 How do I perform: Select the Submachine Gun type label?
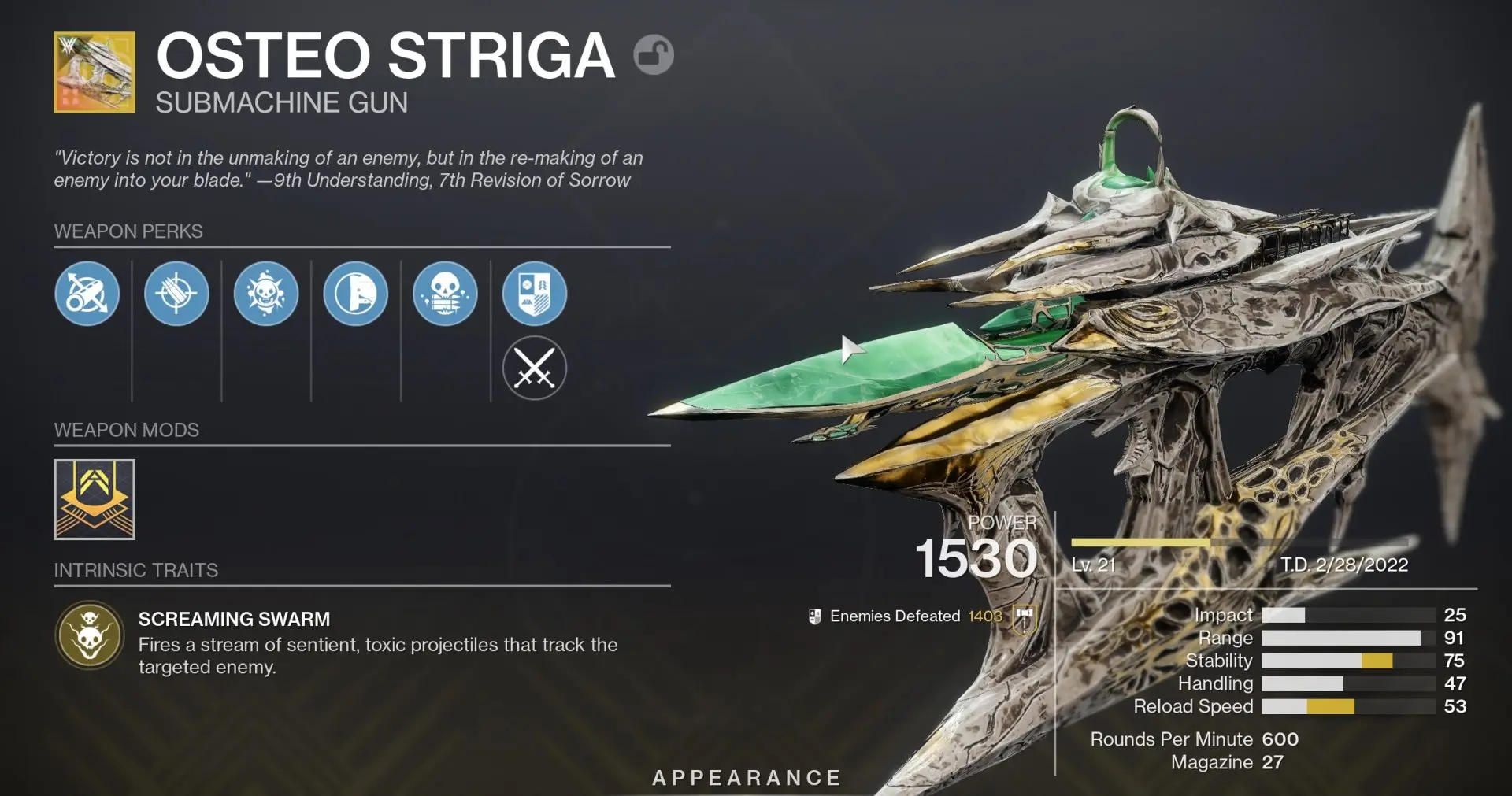pyautogui.click(x=280, y=101)
